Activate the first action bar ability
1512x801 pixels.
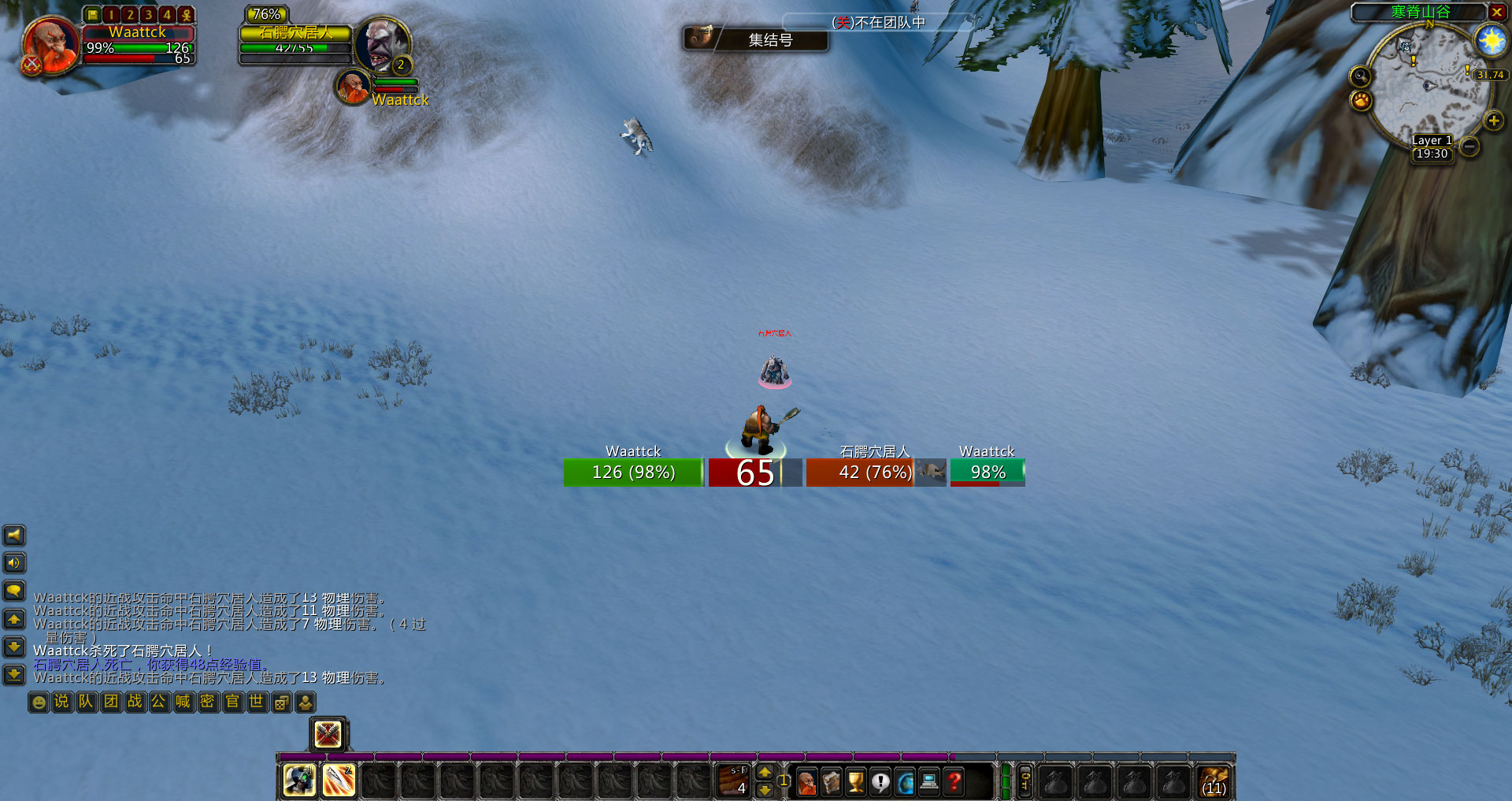[299, 781]
